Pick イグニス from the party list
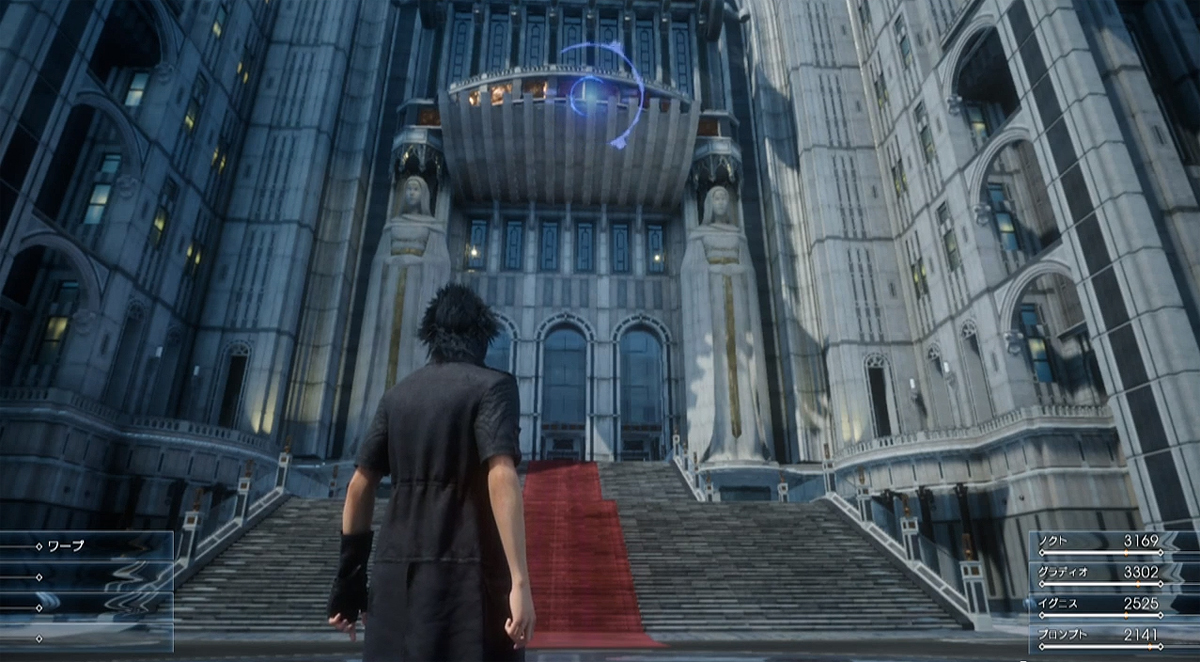1200x662 pixels. (x=1112, y=605)
